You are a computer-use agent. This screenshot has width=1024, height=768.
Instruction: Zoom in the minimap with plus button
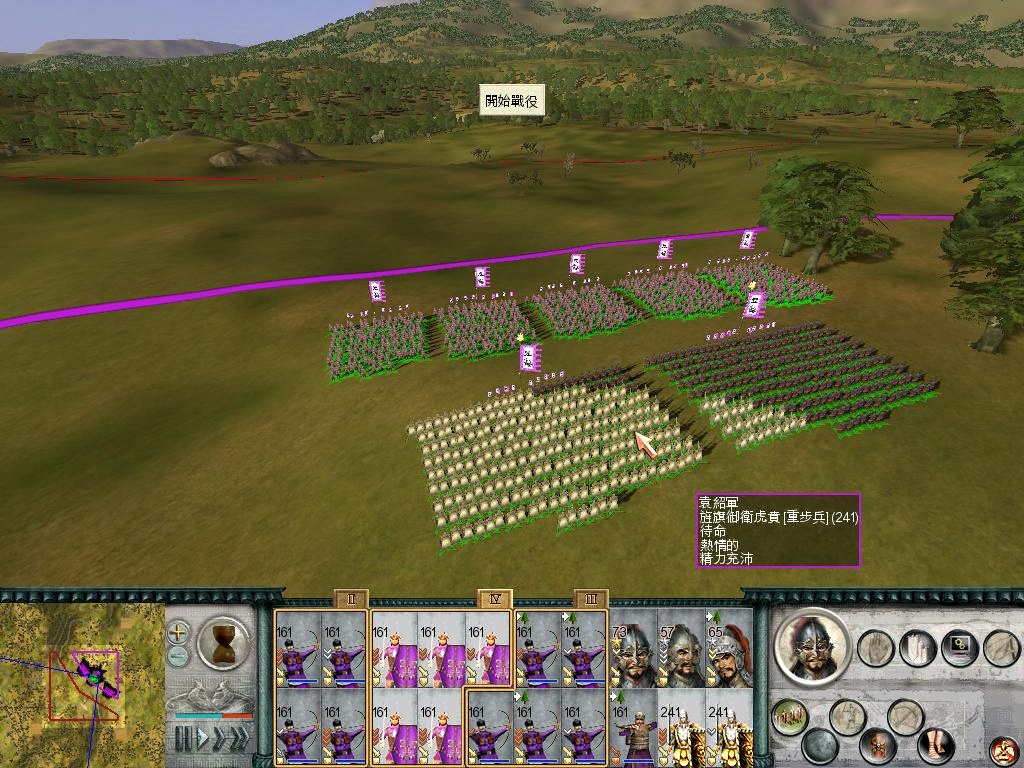(178, 632)
